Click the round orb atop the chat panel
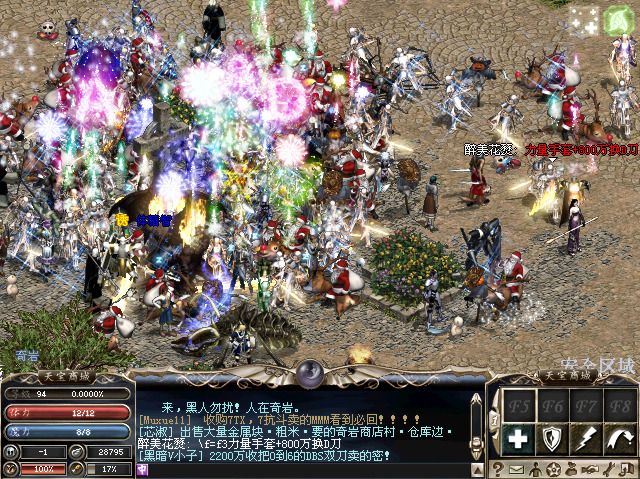The image size is (640, 479). [x=310, y=373]
